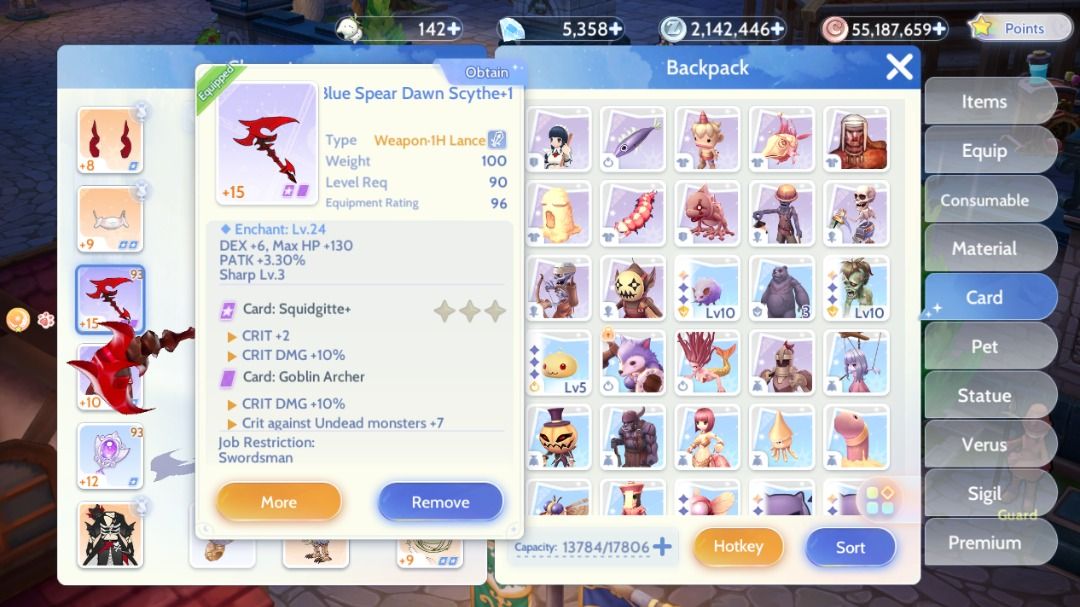Open the Consumable tab
Viewport: 1080px width, 607px height.
pyautogui.click(x=984, y=200)
